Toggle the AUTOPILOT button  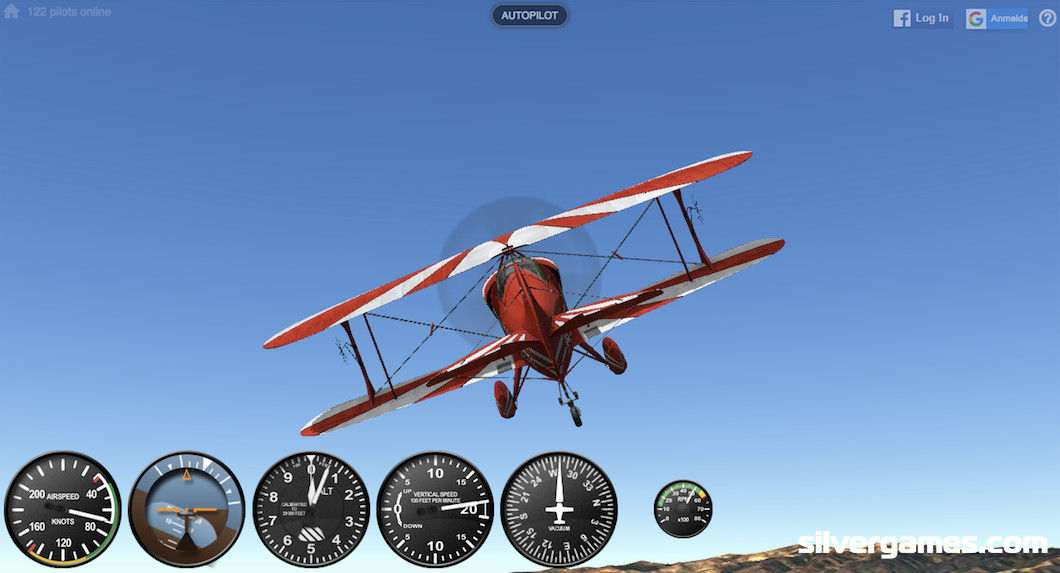click(529, 16)
